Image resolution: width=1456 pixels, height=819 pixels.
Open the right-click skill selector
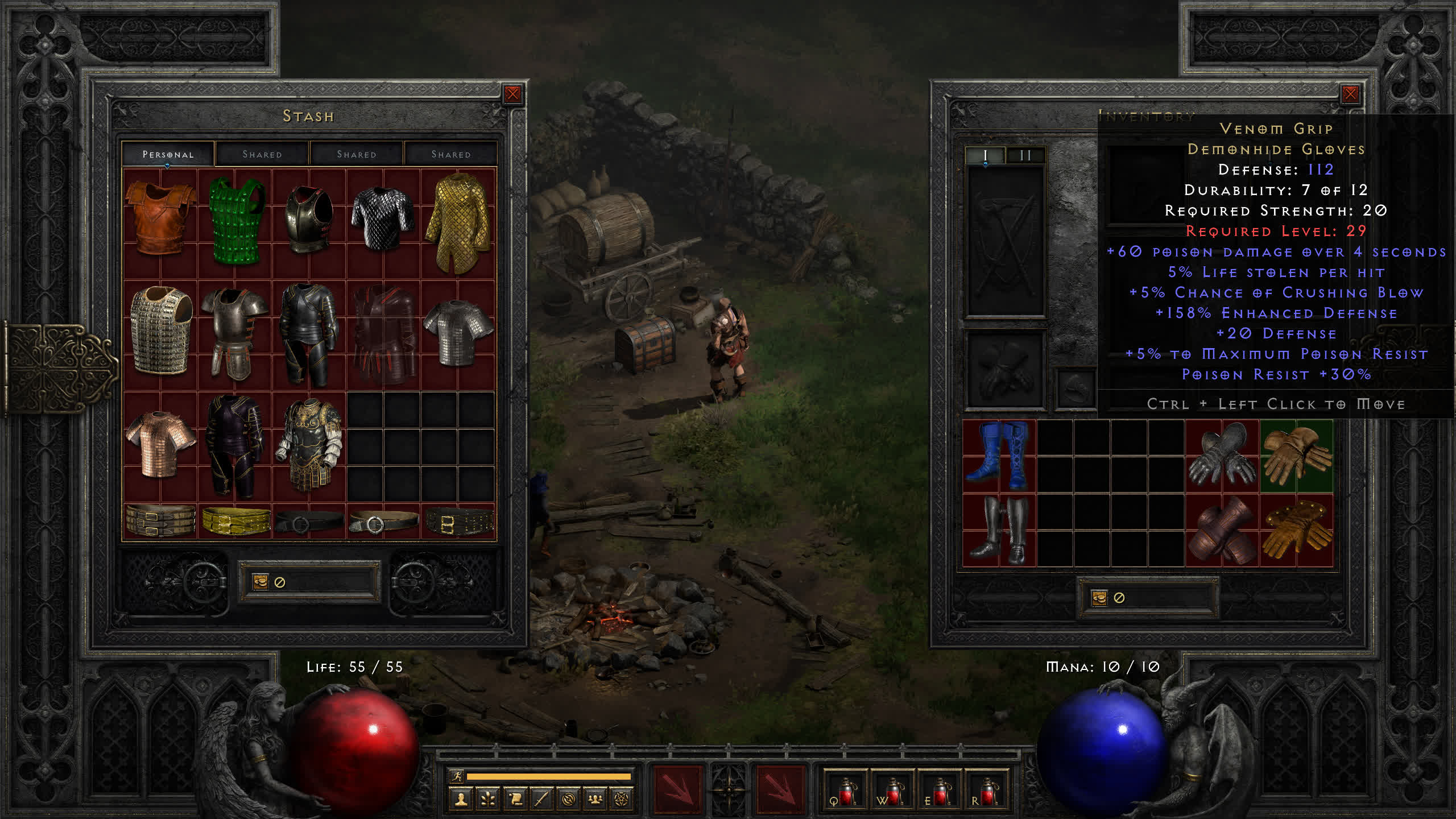780,789
